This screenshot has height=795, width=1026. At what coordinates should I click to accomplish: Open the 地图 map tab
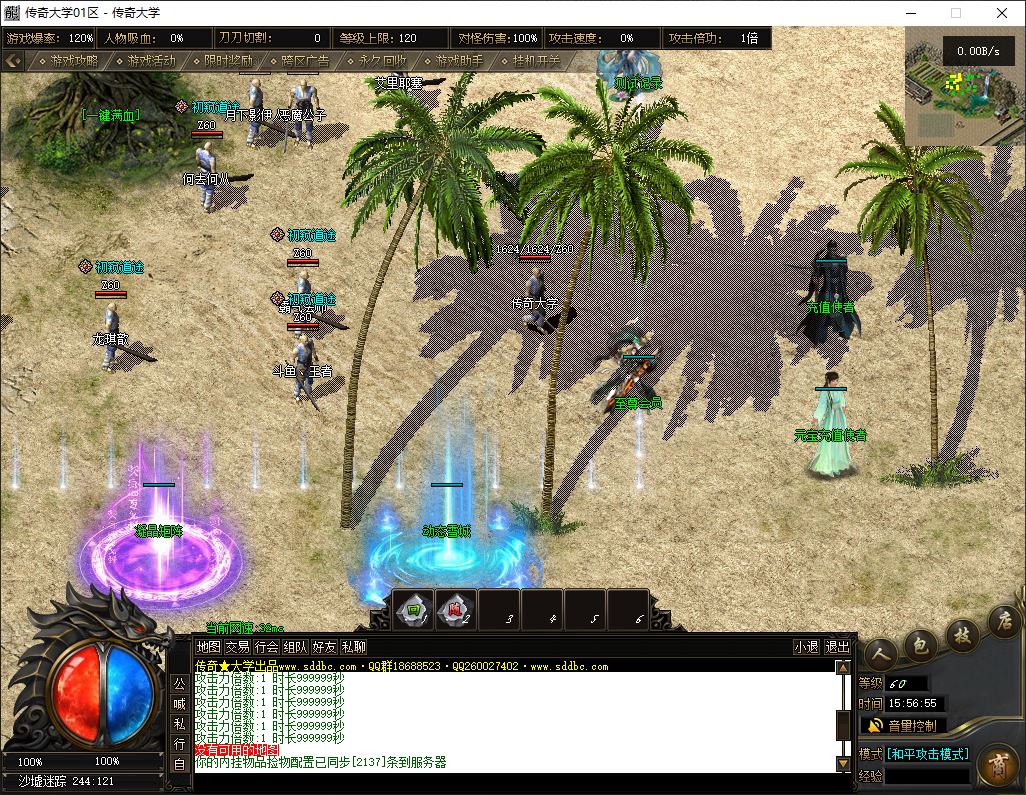coord(208,647)
